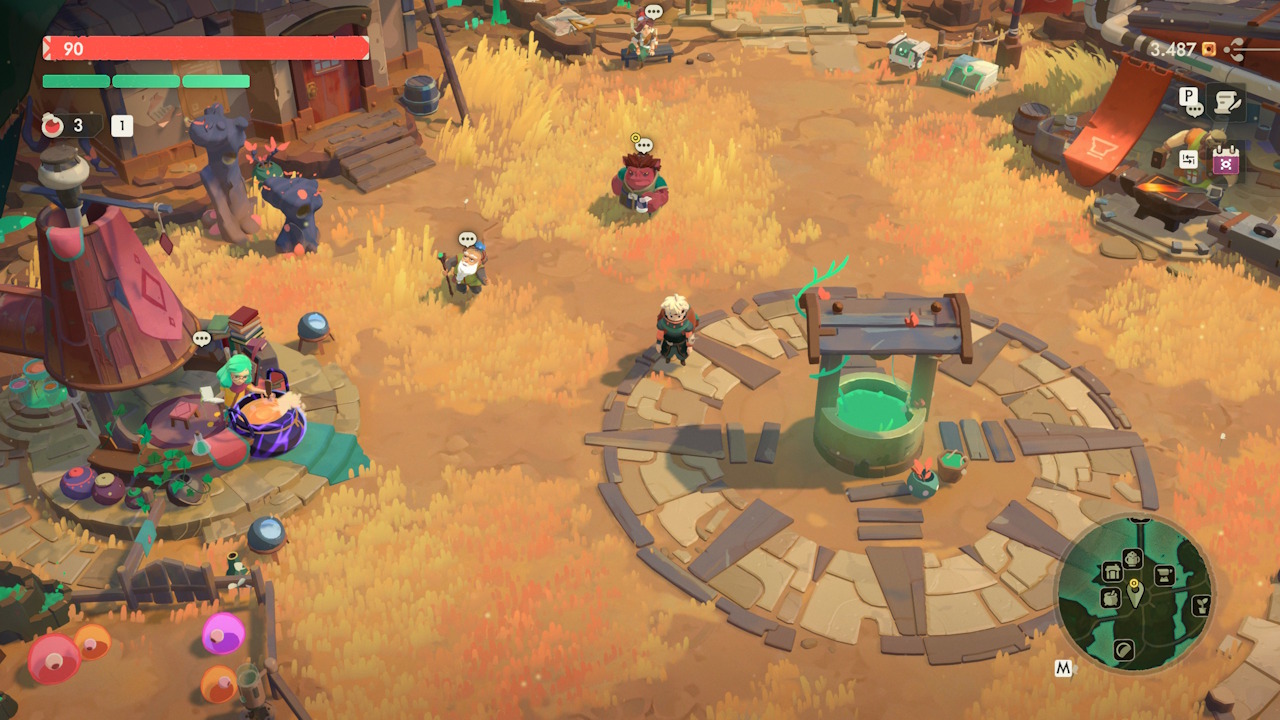Click the coin icon next to 3.487 gold
The width and height of the screenshot is (1280, 720).
(x=1208, y=49)
